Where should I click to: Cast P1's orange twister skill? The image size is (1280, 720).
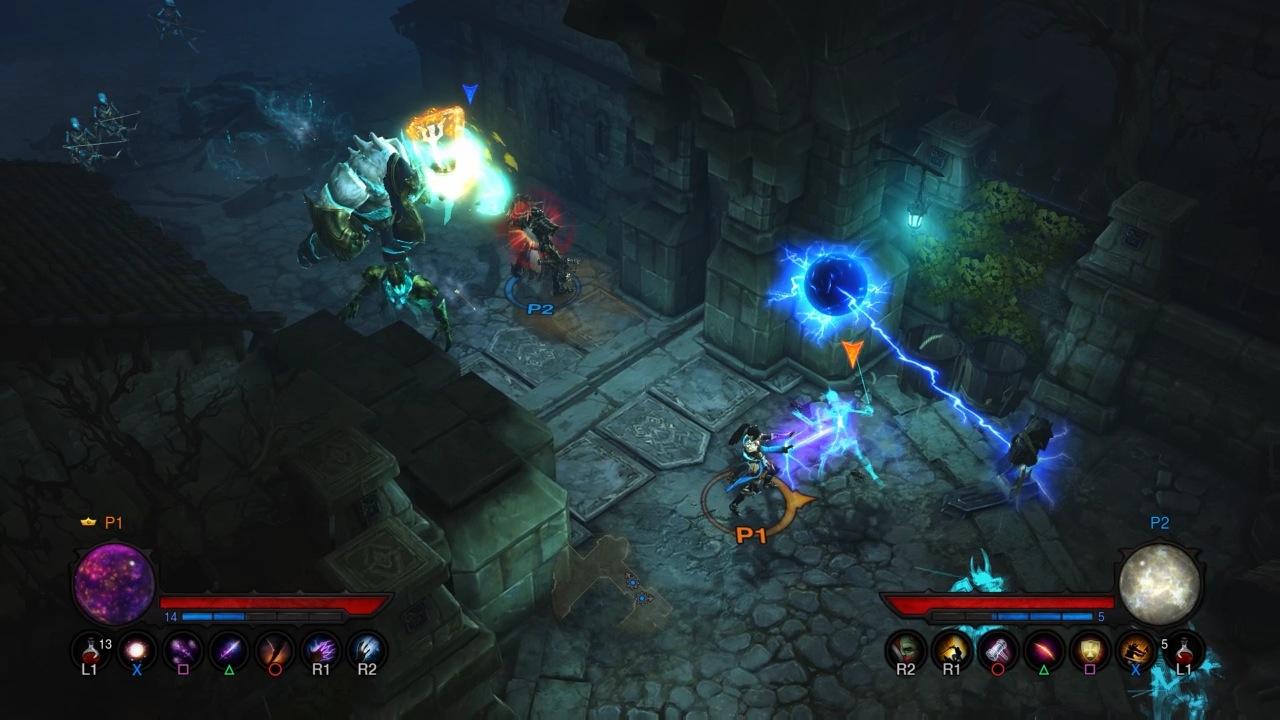(x=274, y=650)
